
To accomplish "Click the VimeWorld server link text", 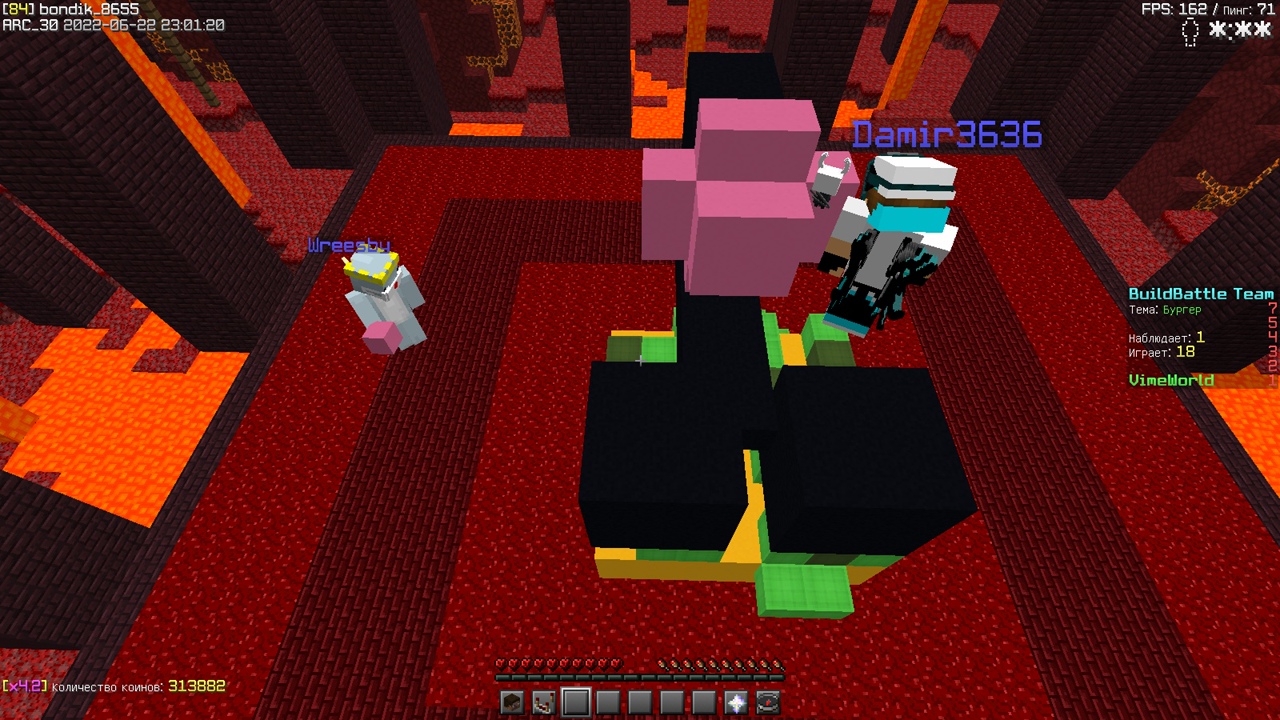I will 1170,382.
